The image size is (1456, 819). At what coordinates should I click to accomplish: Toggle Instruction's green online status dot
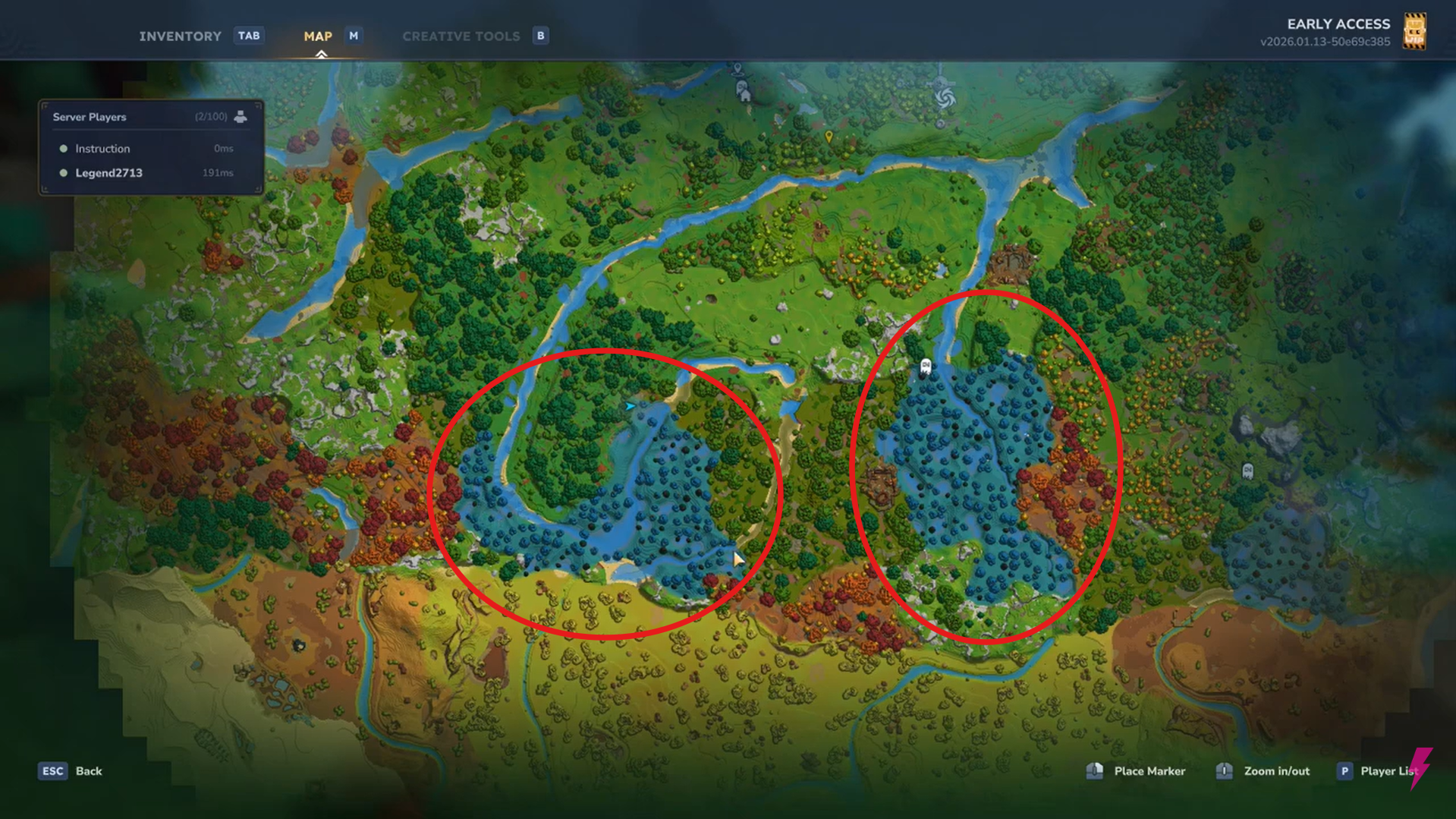click(64, 148)
